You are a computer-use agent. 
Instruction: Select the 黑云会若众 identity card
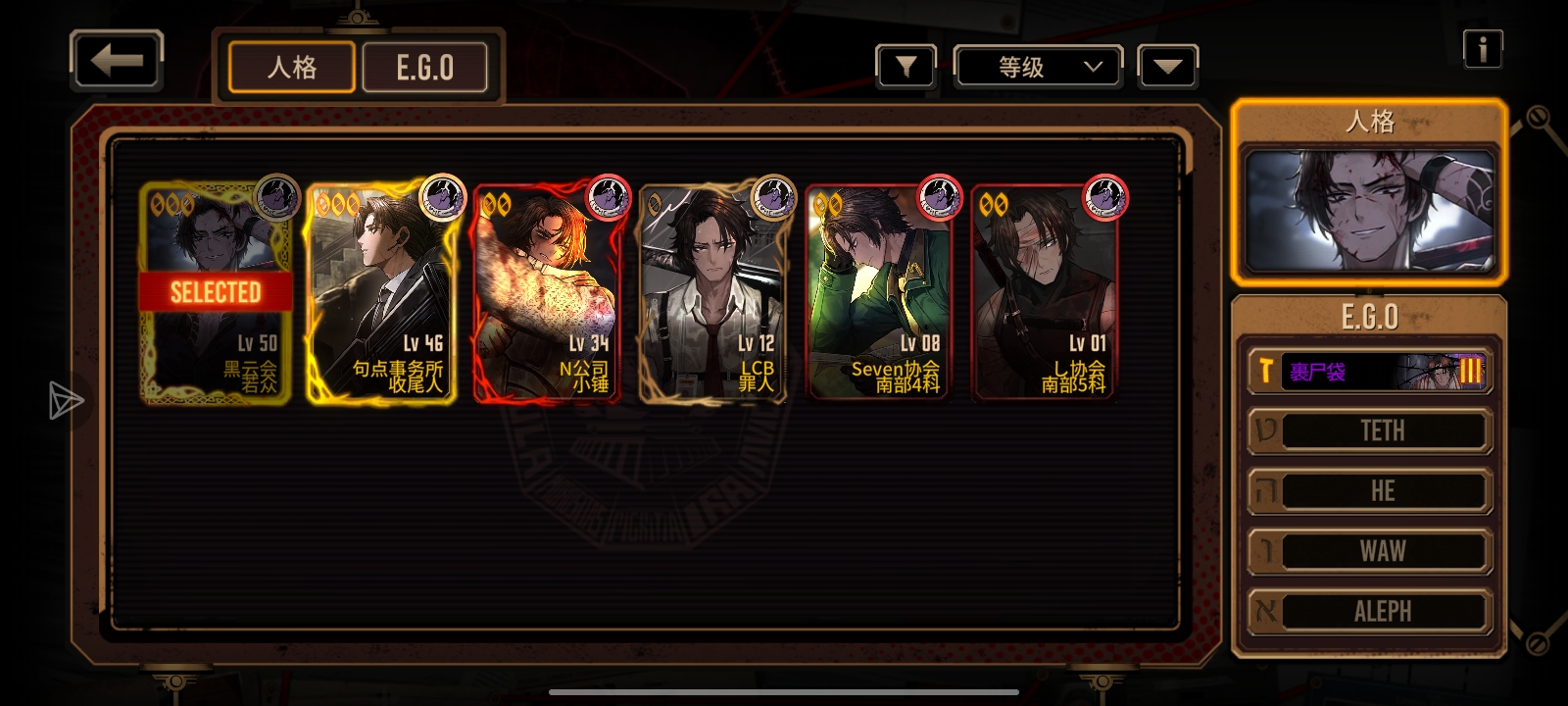point(217,293)
